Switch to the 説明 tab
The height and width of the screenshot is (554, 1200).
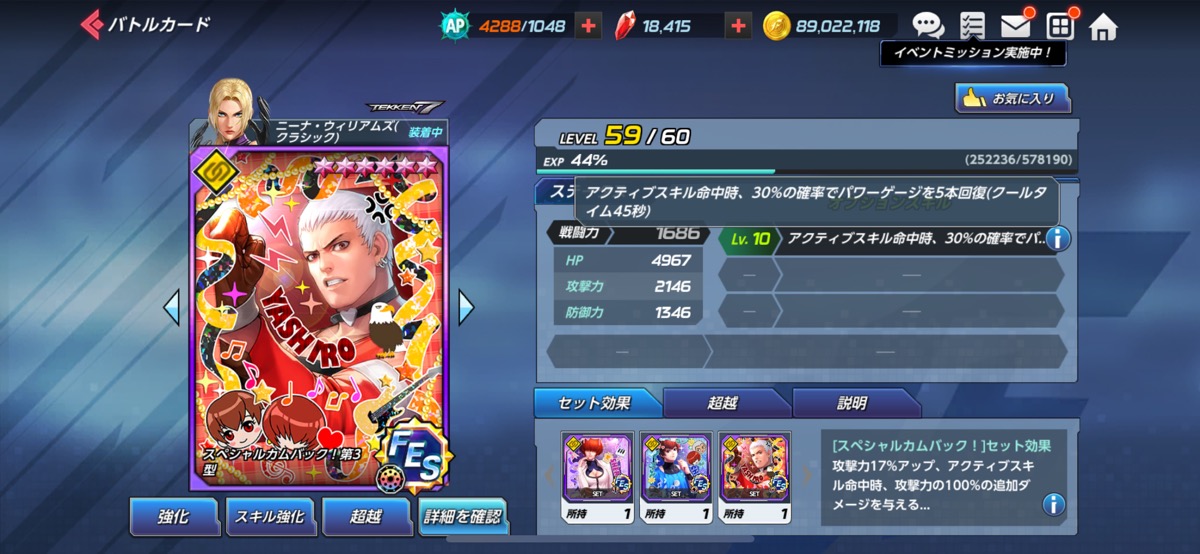(853, 404)
